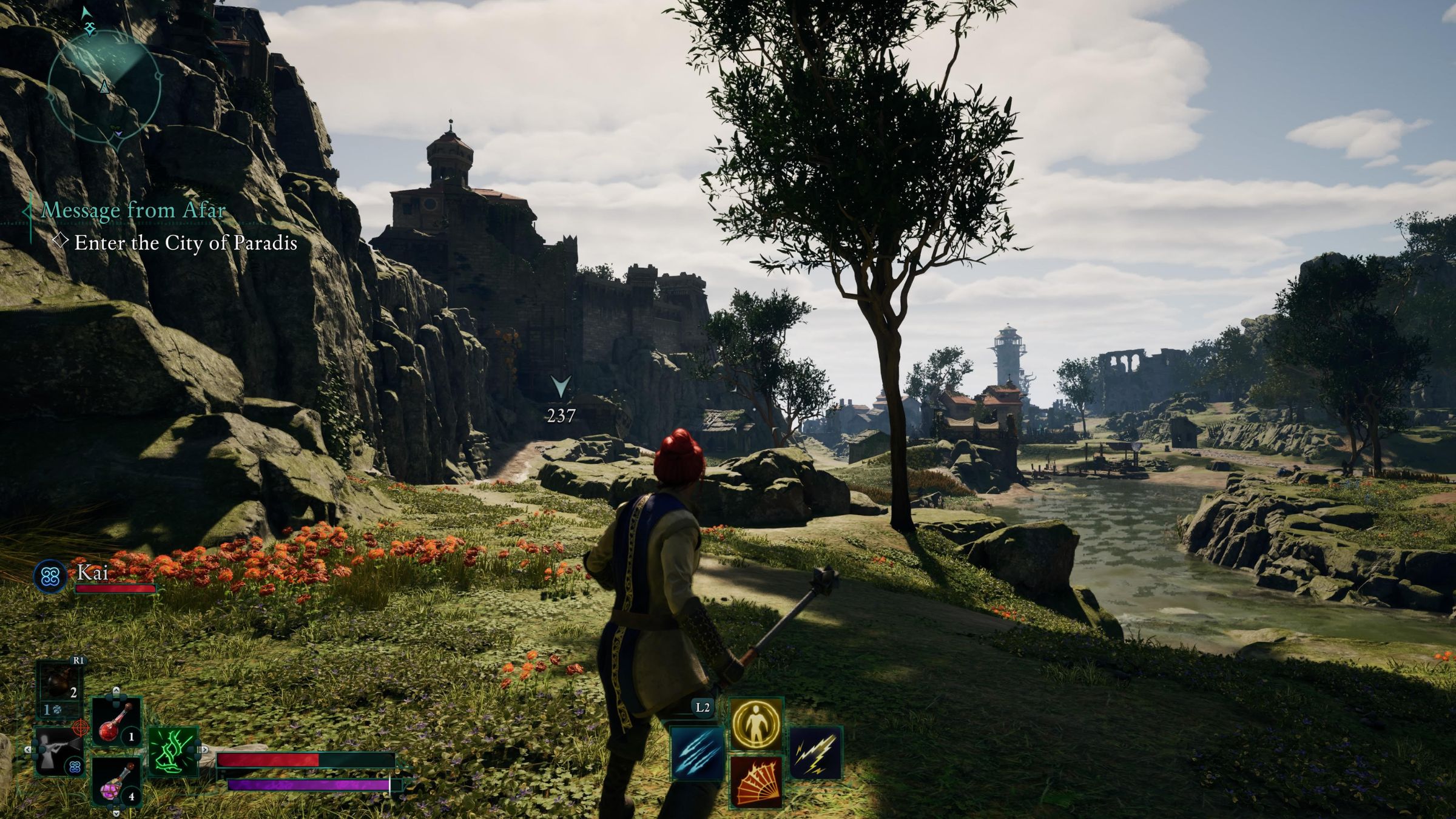Use the red health potion

point(116,723)
